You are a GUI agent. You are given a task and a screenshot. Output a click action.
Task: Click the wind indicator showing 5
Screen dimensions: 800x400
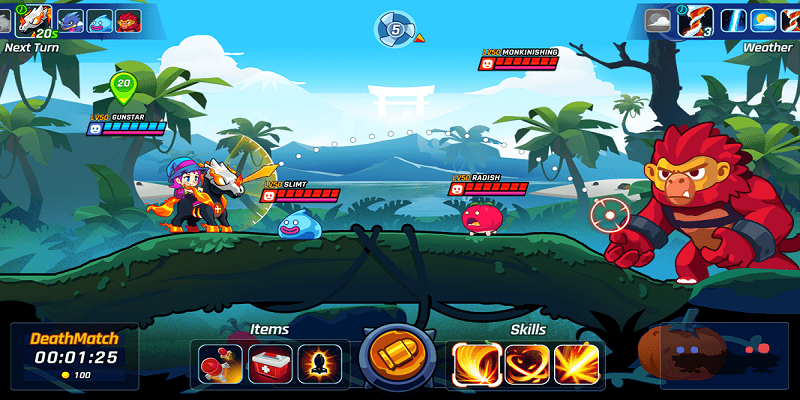pos(396,30)
